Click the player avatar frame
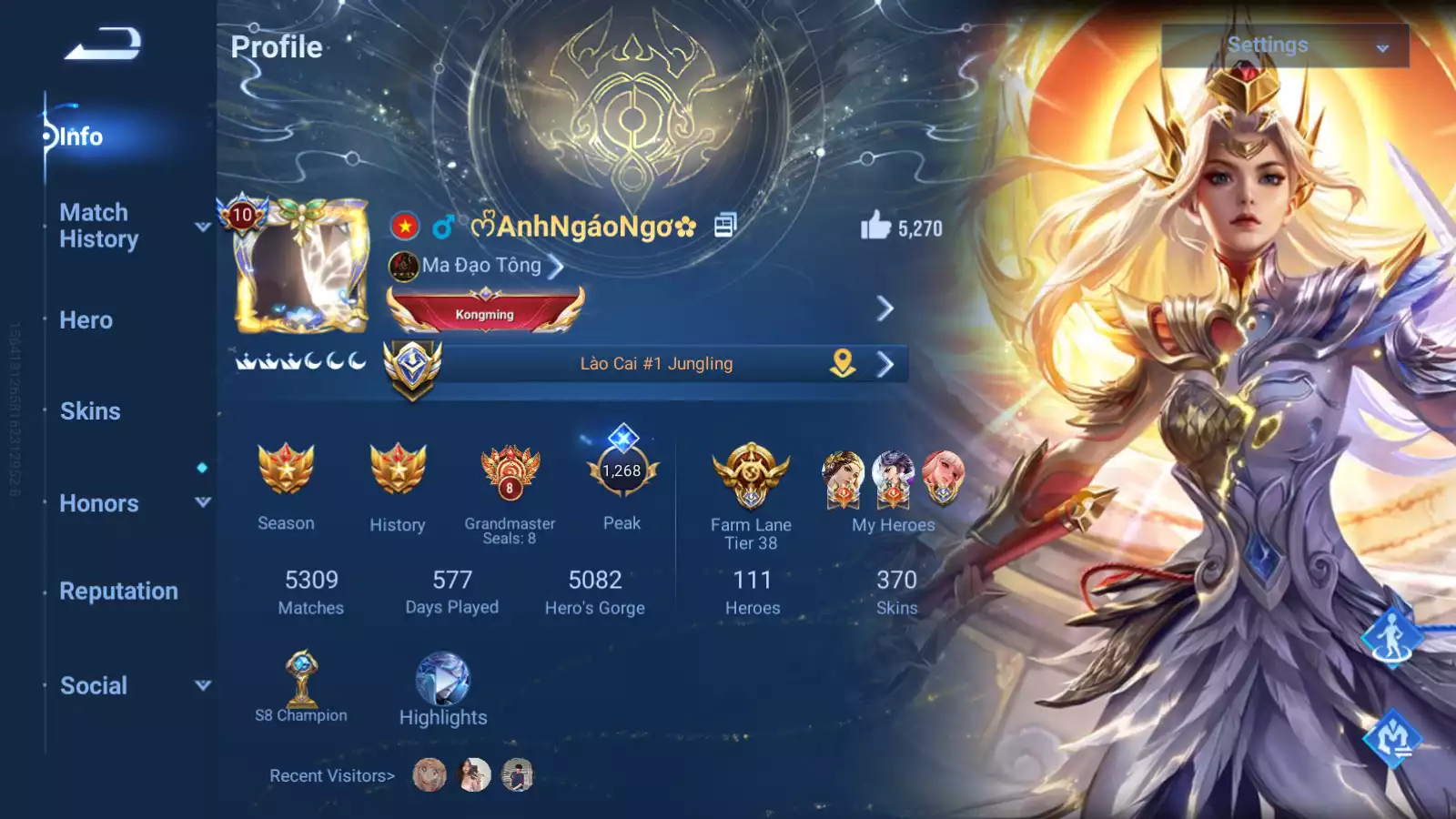 point(301,267)
